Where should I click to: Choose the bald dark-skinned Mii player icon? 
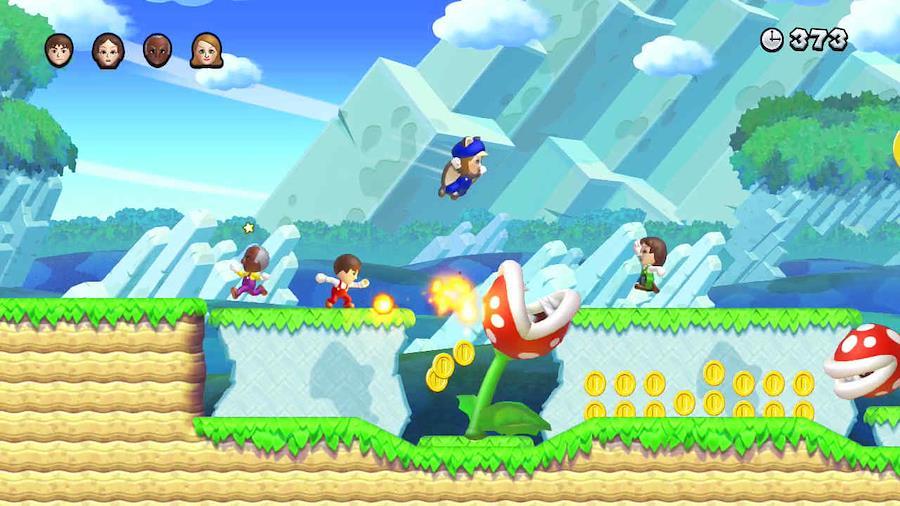tap(157, 50)
